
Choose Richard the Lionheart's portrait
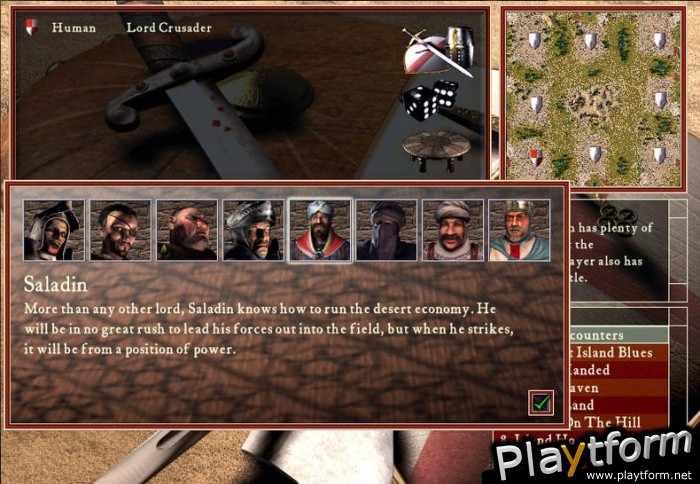[x=518, y=231]
